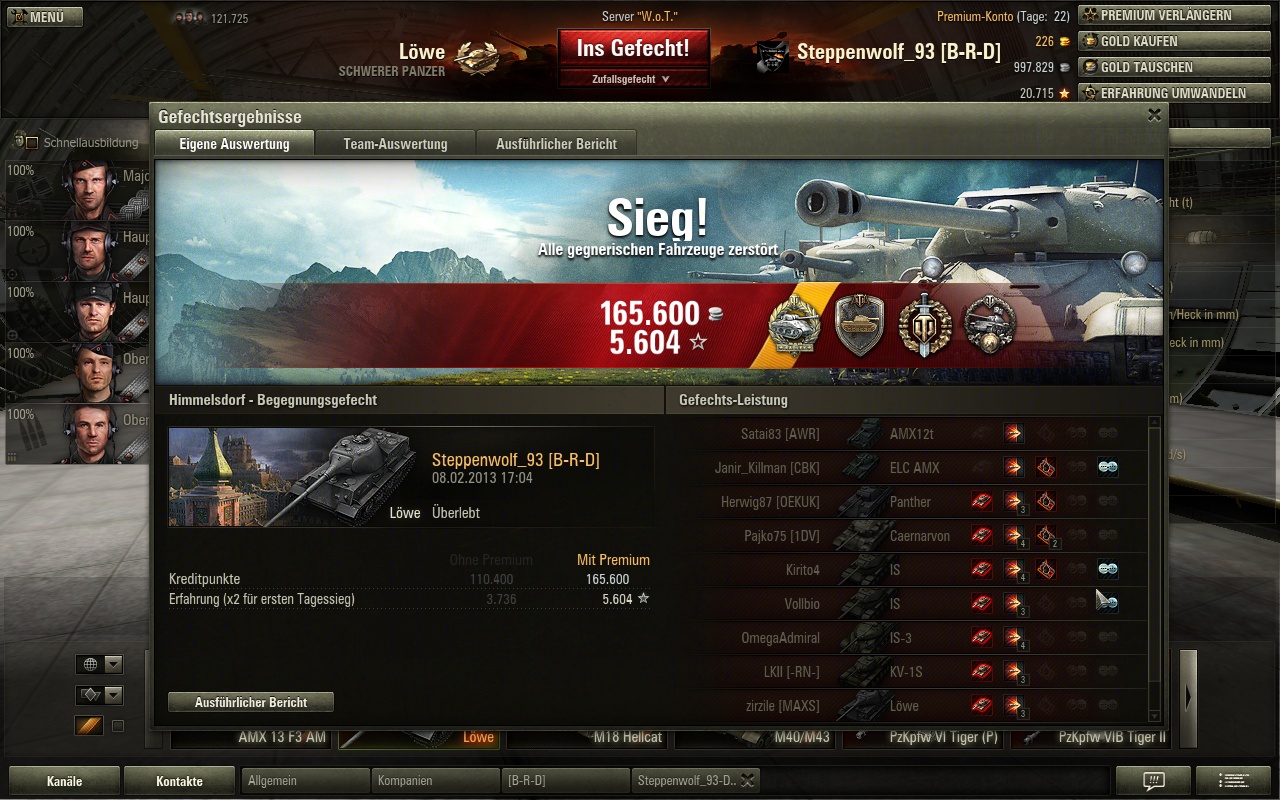Switch to the Team-Auswertung tab
This screenshot has width=1280, height=800.
click(395, 144)
